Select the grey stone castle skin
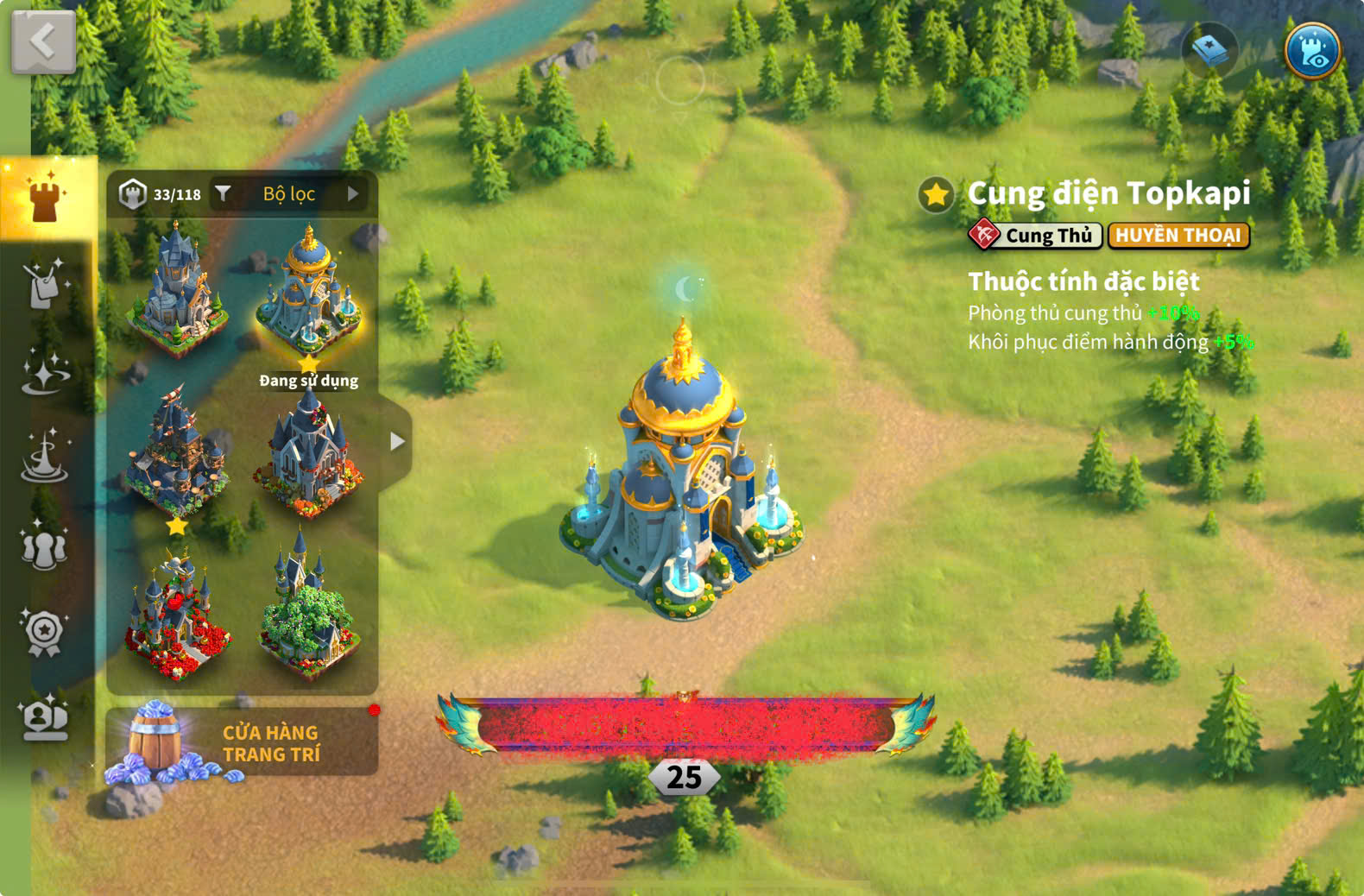The image size is (1364, 896). [x=177, y=289]
